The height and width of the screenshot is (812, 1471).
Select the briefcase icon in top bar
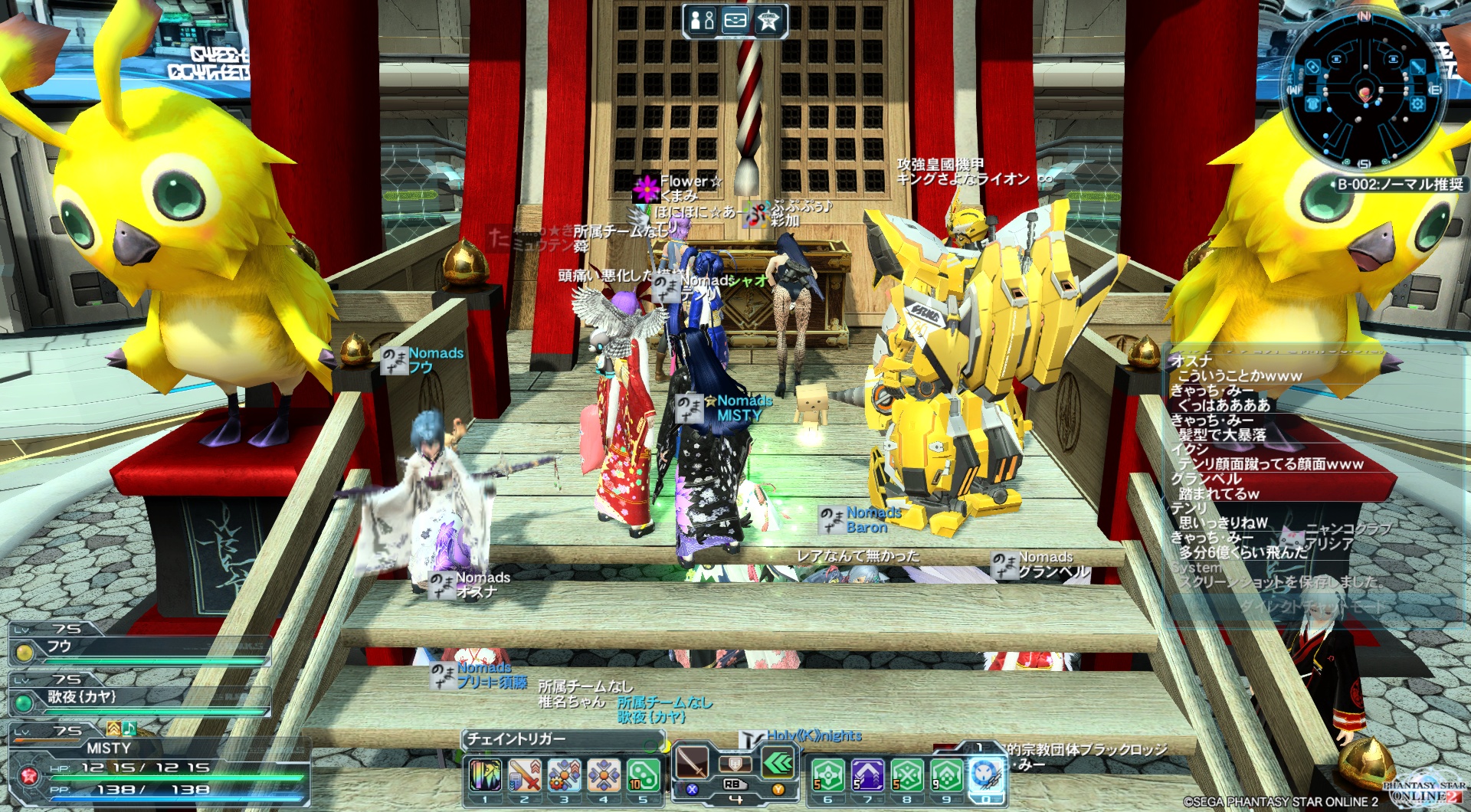735,20
